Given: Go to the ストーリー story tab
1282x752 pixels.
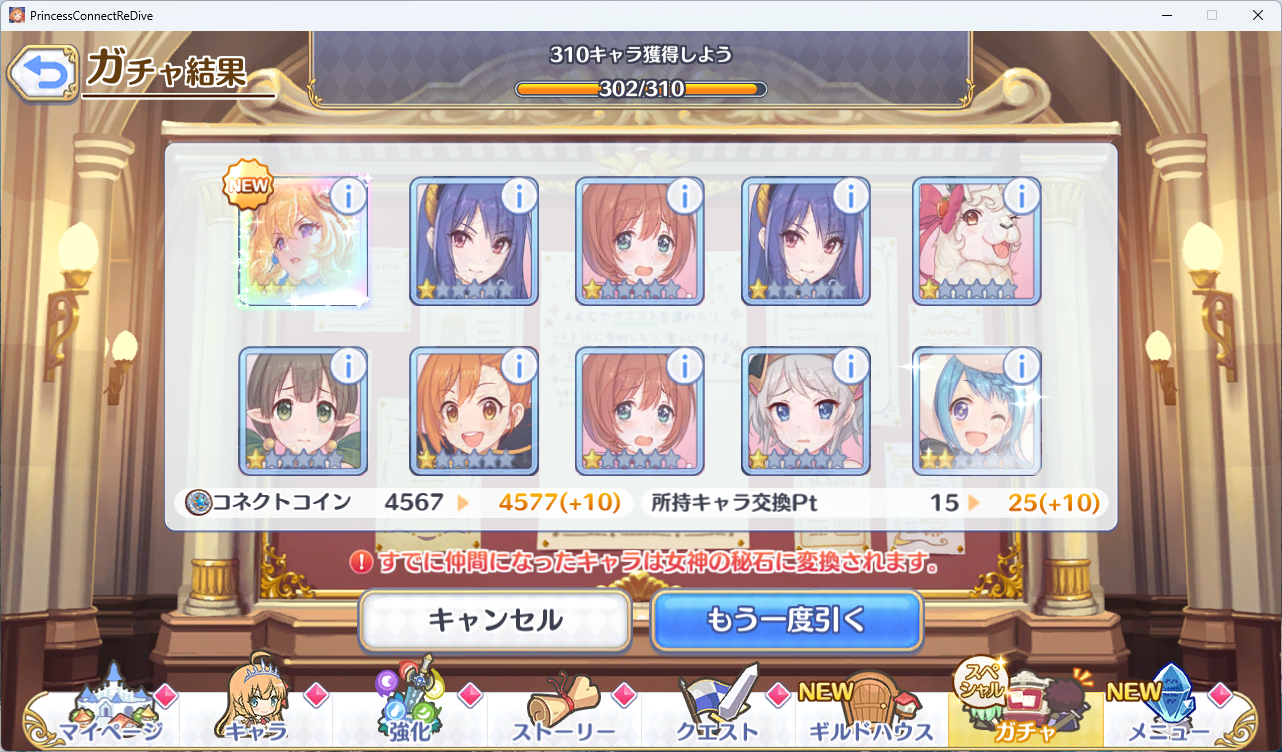Looking at the screenshot, I should pos(564,712).
